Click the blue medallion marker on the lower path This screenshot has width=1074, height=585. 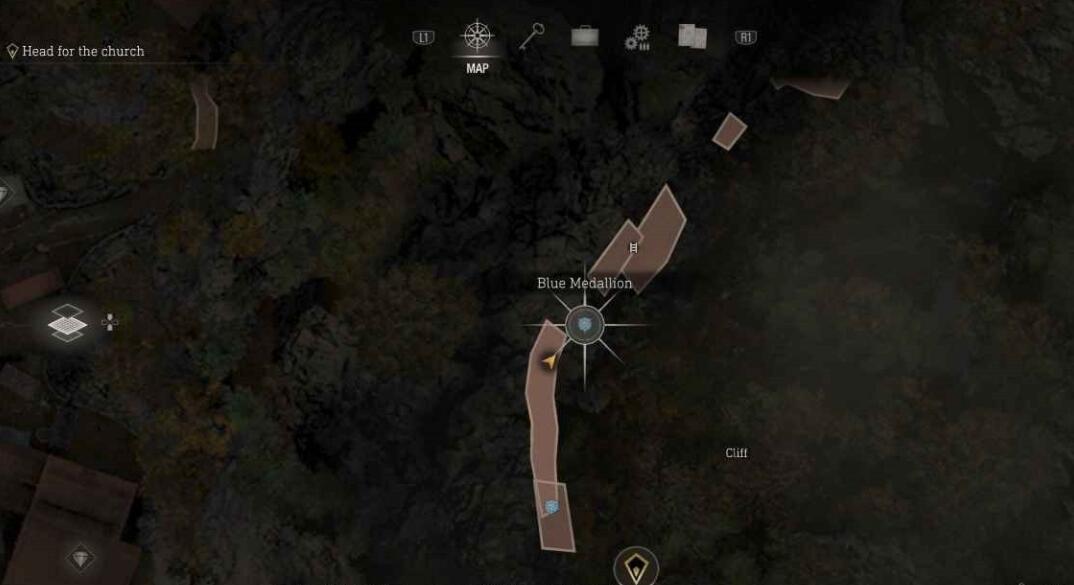[551, 507]
